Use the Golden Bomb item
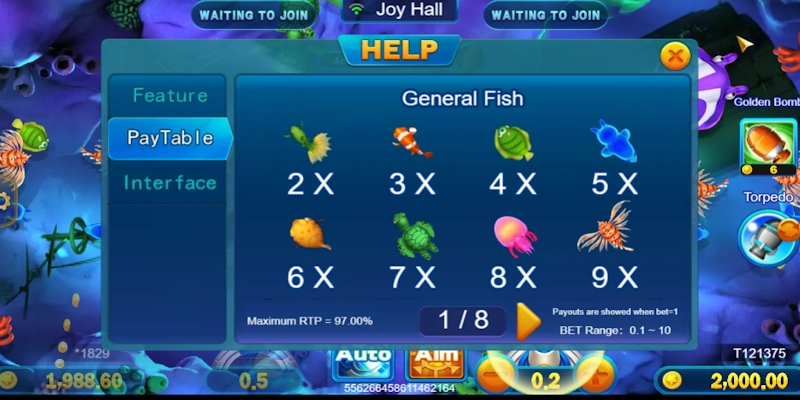The height and width of the screenshot is (400, 800). pyautogui.click(x=768, y=143)
